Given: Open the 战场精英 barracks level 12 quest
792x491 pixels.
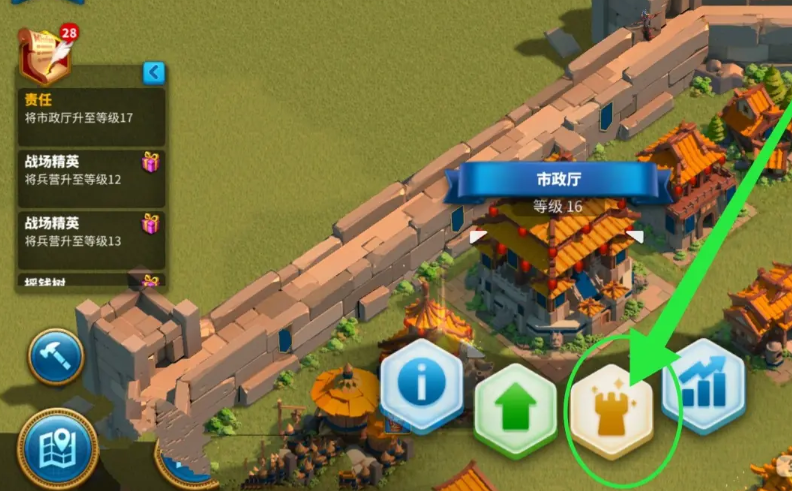Looking at the screenshot, I should (x=90, y=169).
